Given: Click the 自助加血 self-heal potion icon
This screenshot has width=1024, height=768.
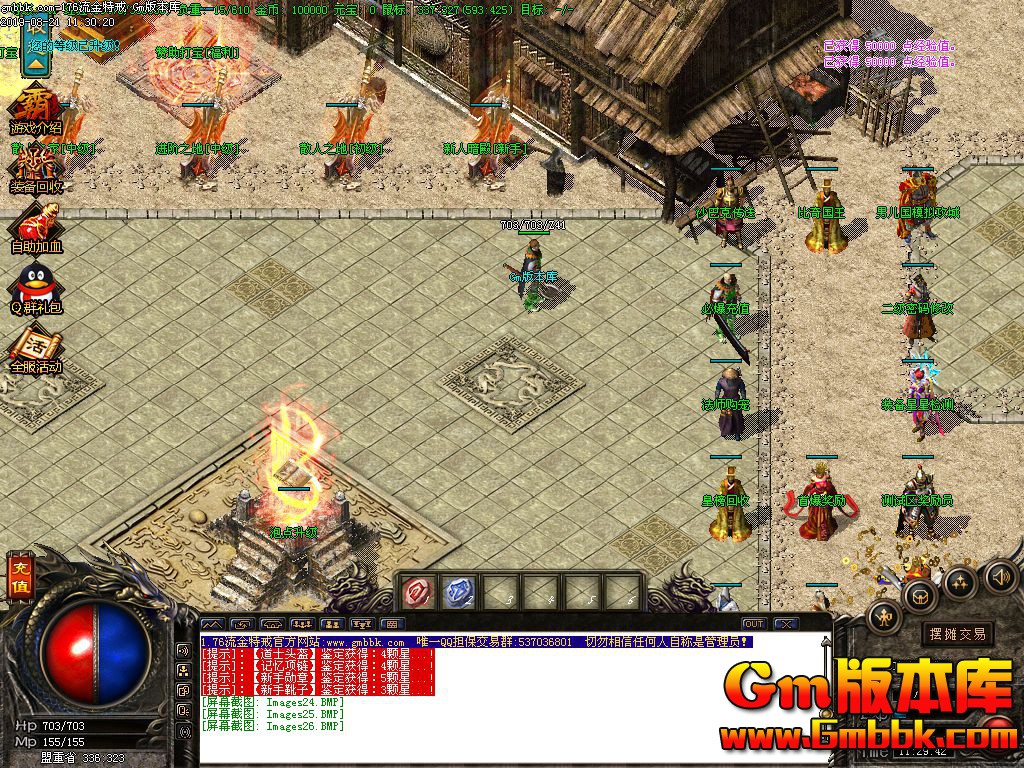Looking at the screenshot, I should tap(37, 227).
